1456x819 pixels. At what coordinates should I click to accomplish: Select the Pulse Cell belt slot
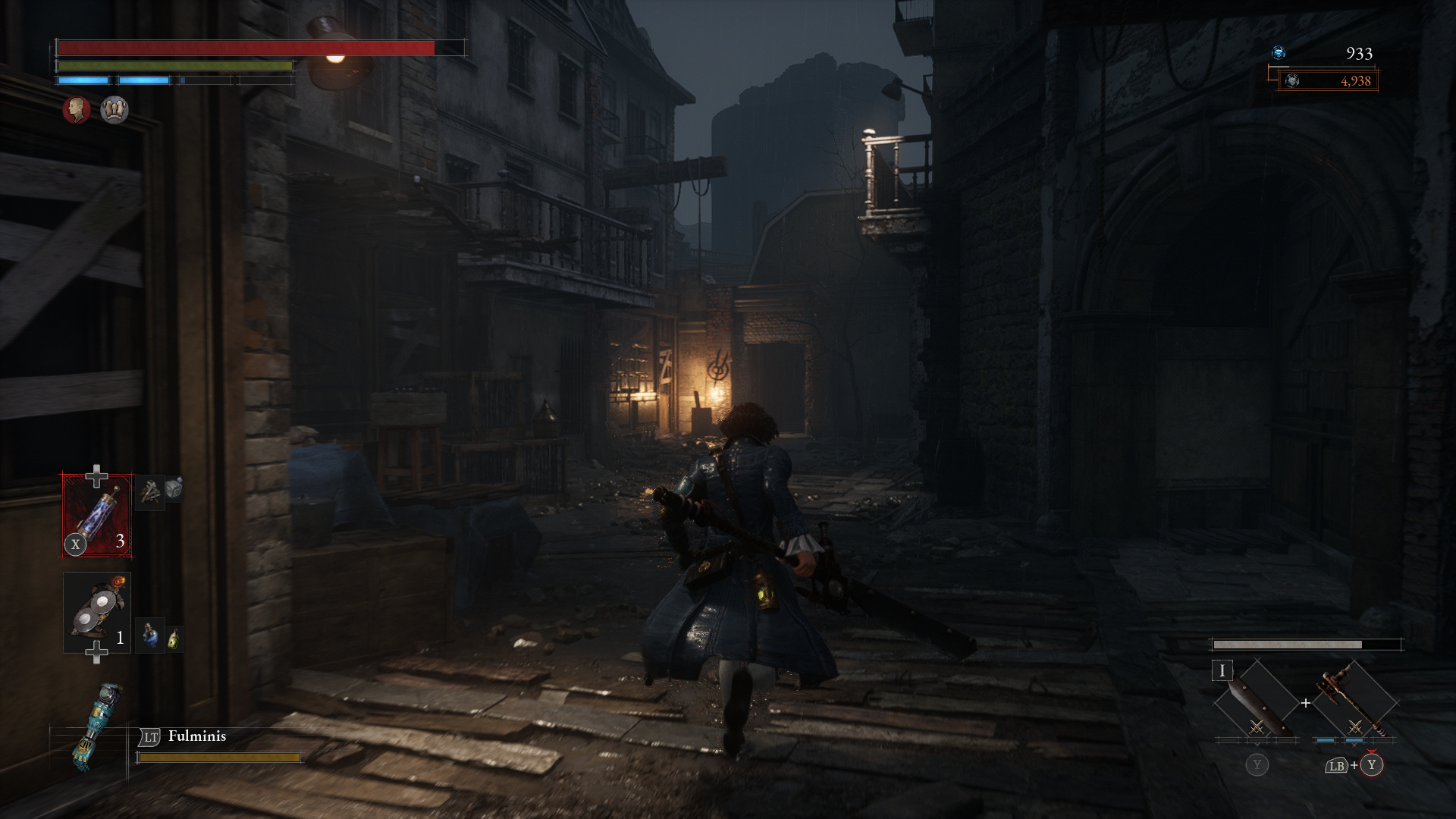click(97, 516)
